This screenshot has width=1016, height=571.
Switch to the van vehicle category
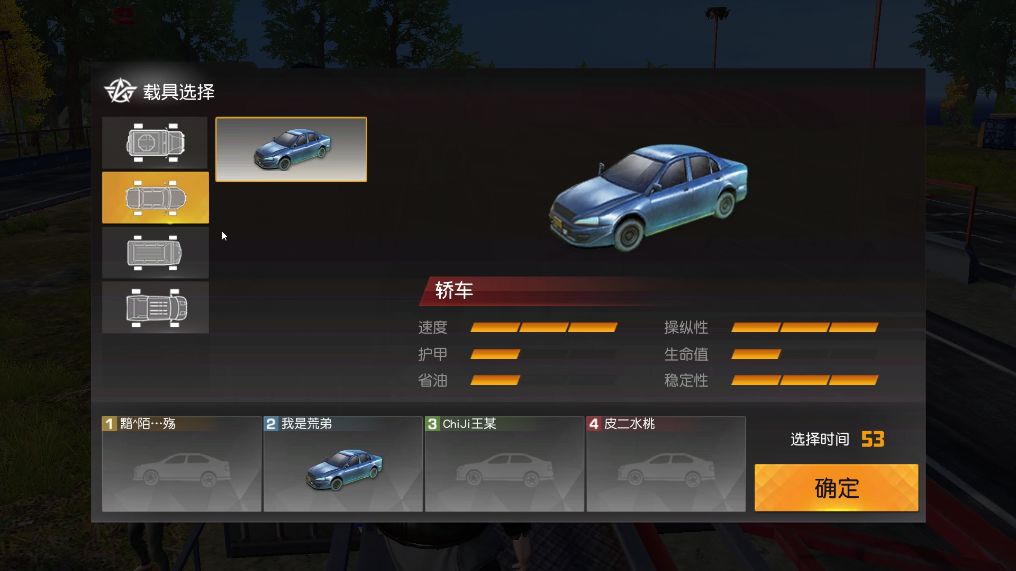coord(155,252)
